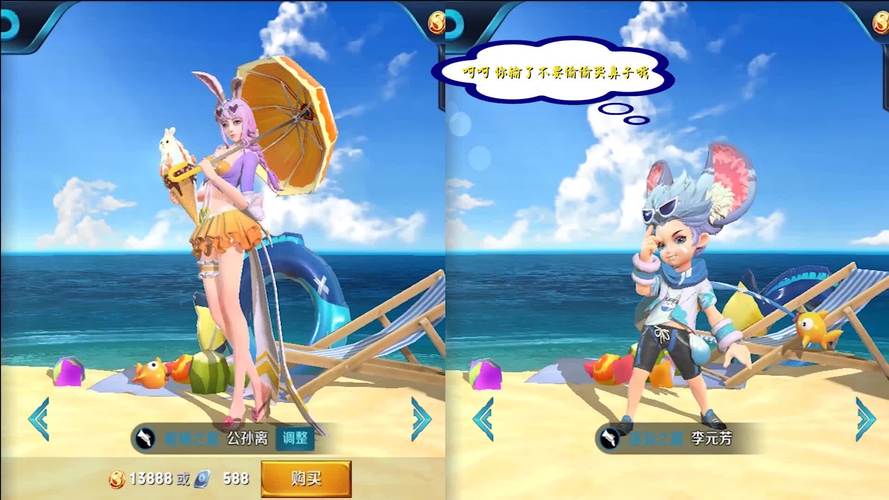Image resolution: width=889 pixels, height=500 pixels.
Task: Show next skin for 李元芳
Action: [865, 419]
